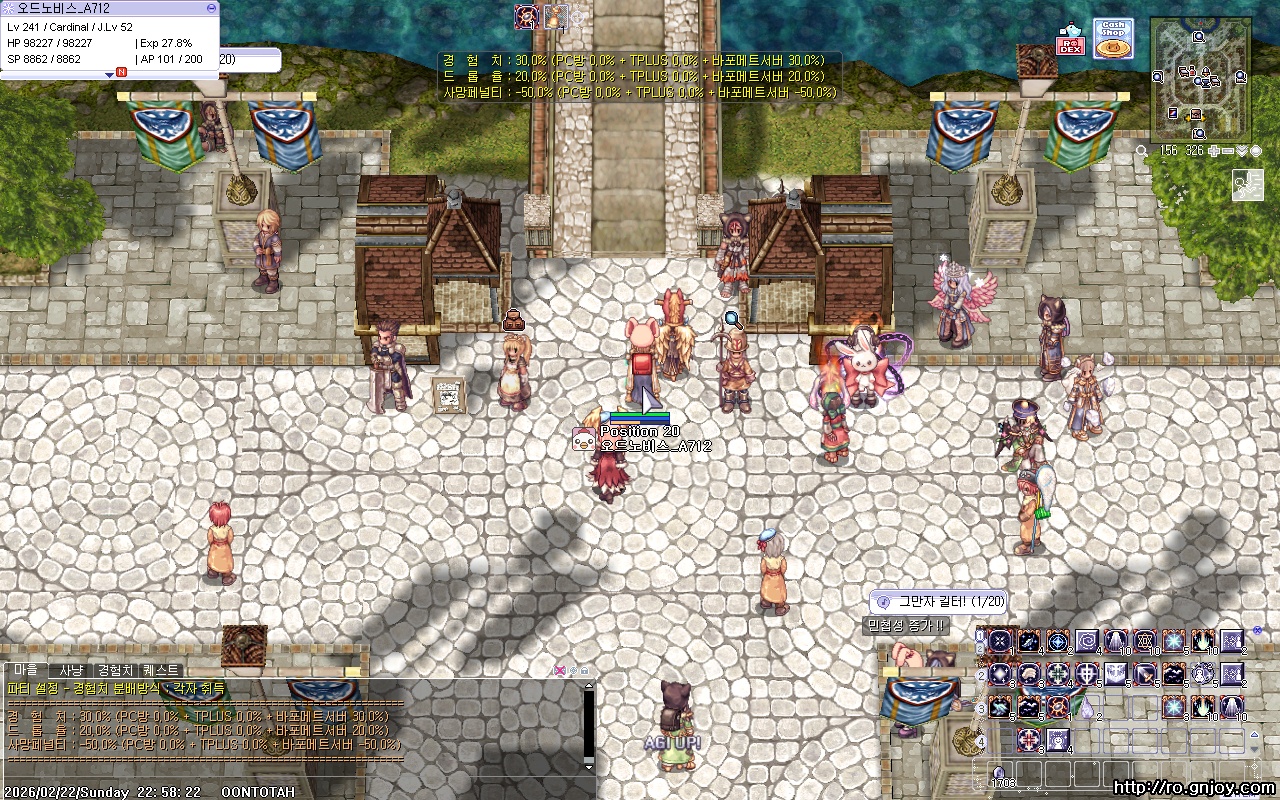
Task: Minimize the character status window
Action: pyautogui.click(x=211, y=7)
